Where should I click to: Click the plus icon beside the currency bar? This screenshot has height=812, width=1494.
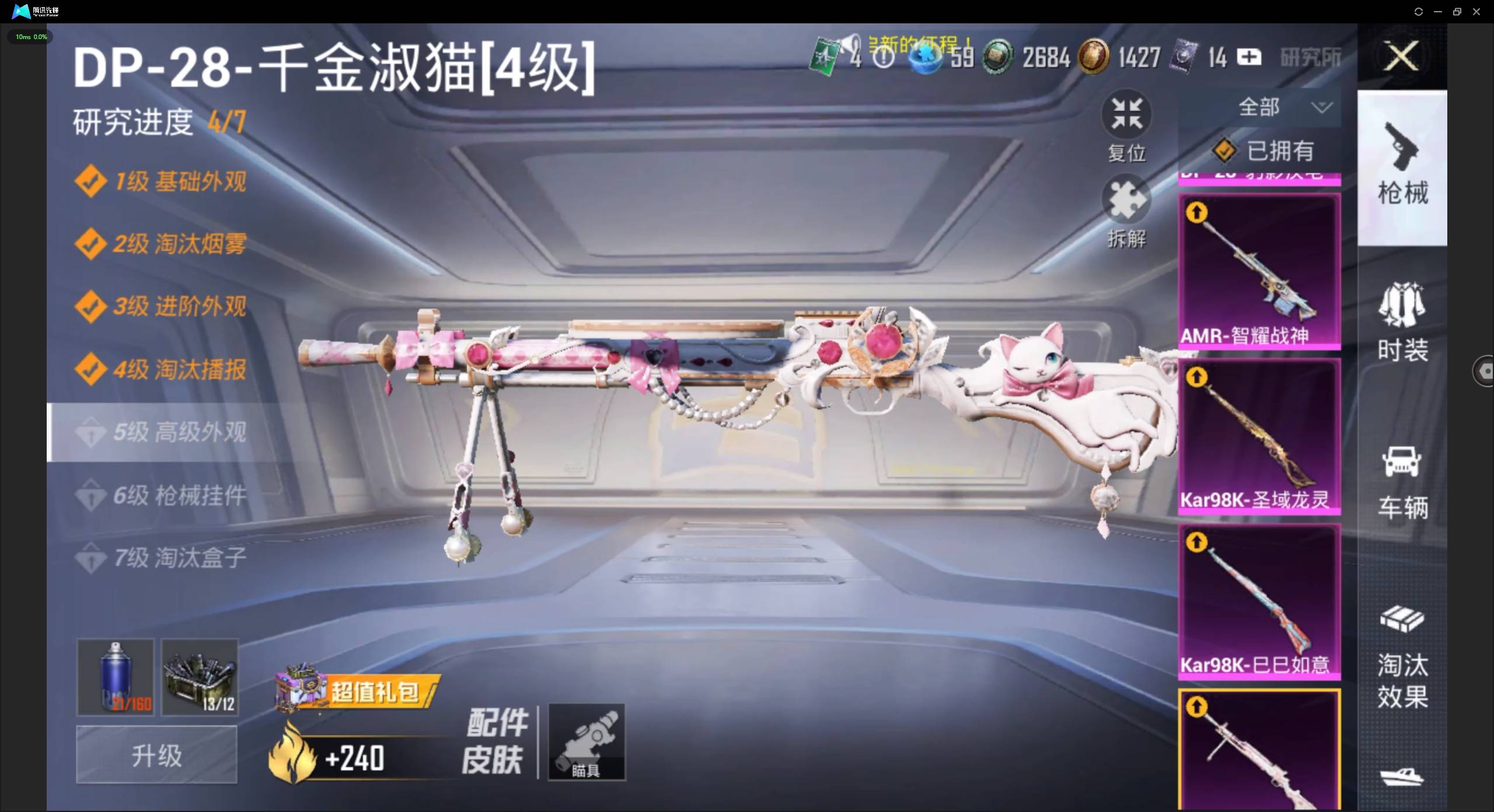coord(1249,57)
